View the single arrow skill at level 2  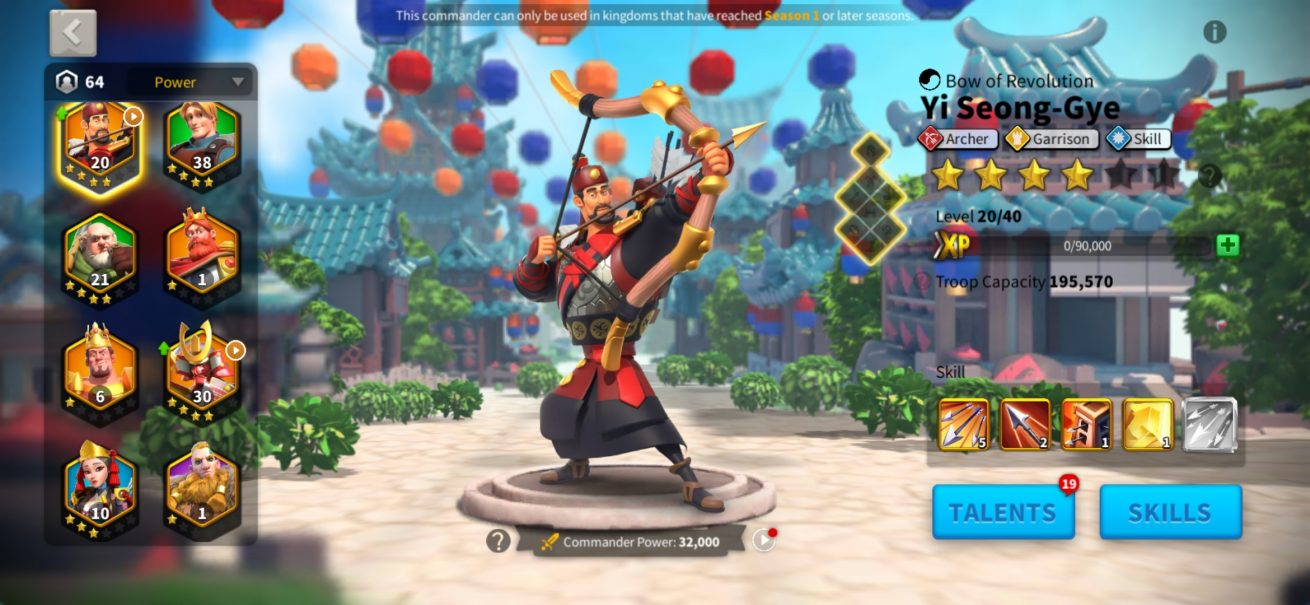[1025, 425]
